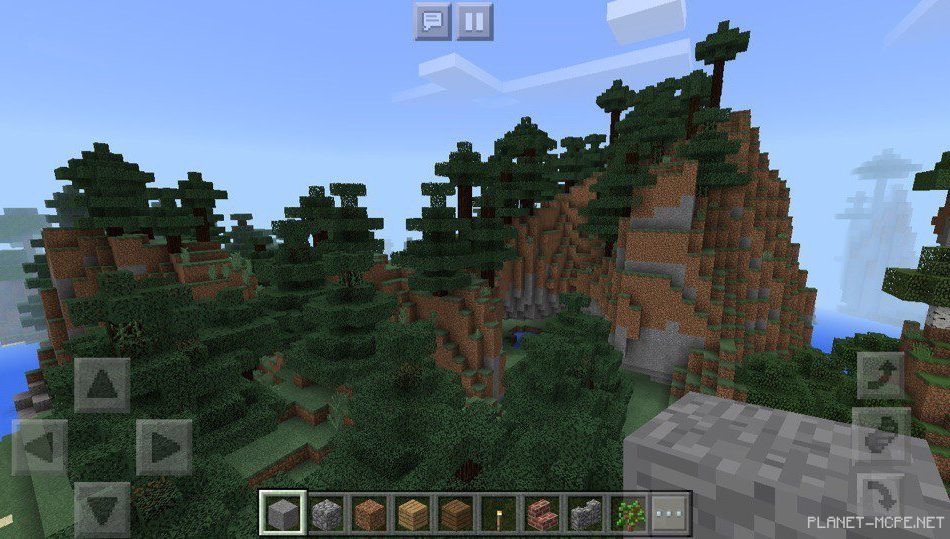This screenshot has height=539, width=950.
Task: Tap the fly up button
Action: click(881, 375)
